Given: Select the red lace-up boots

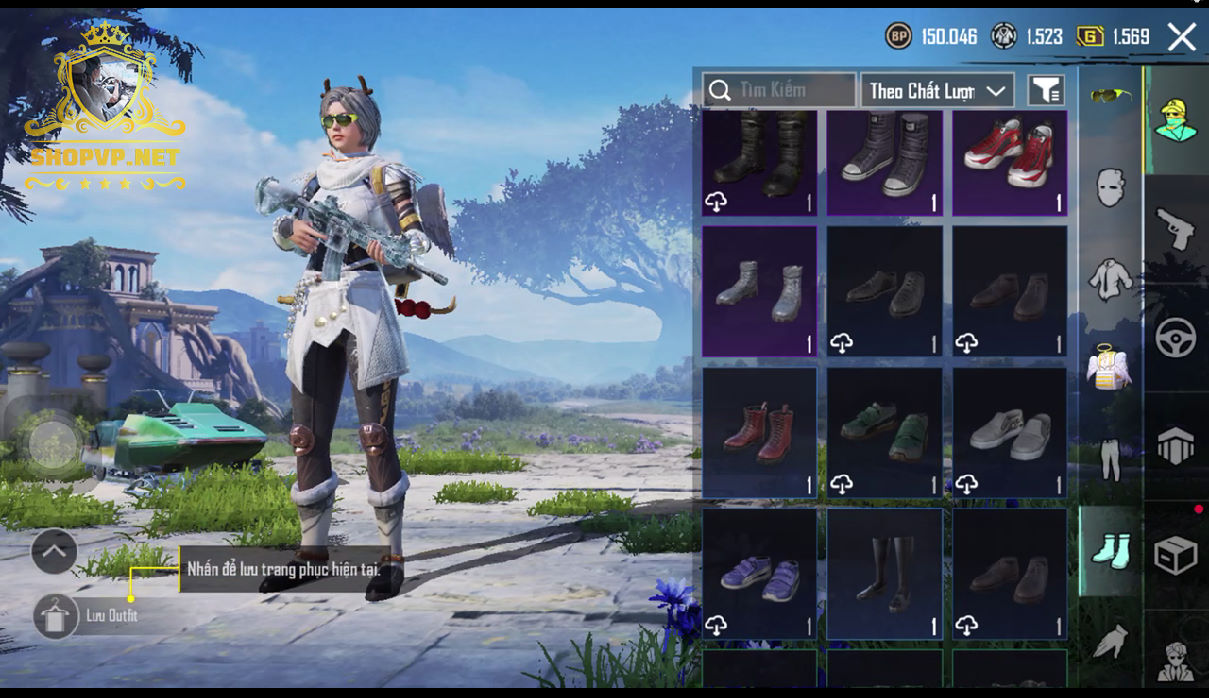Looking at the screenshot, I should click(x=759, y=432).
